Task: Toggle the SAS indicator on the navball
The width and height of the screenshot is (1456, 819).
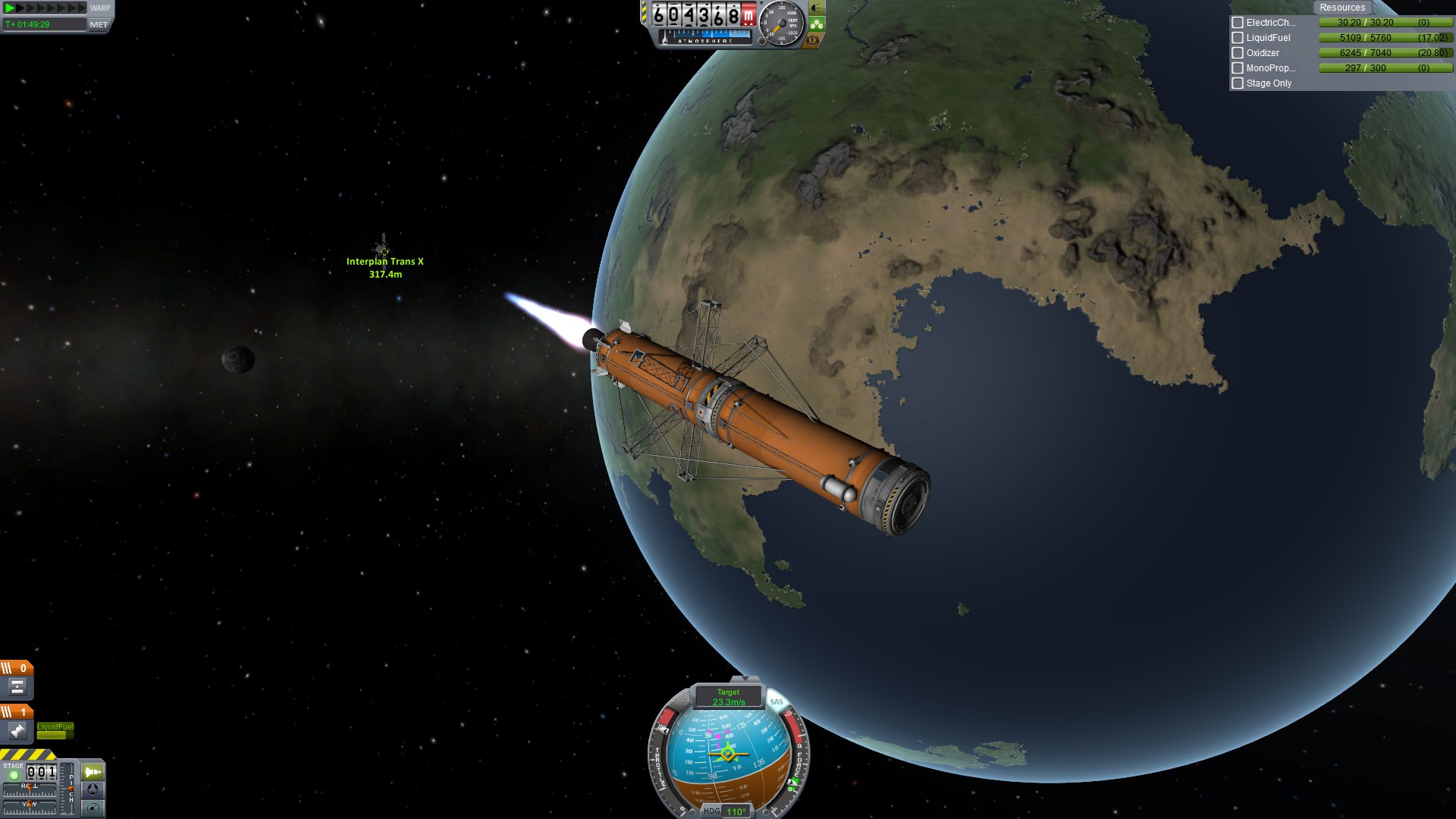Action: (x=777, y=701)
